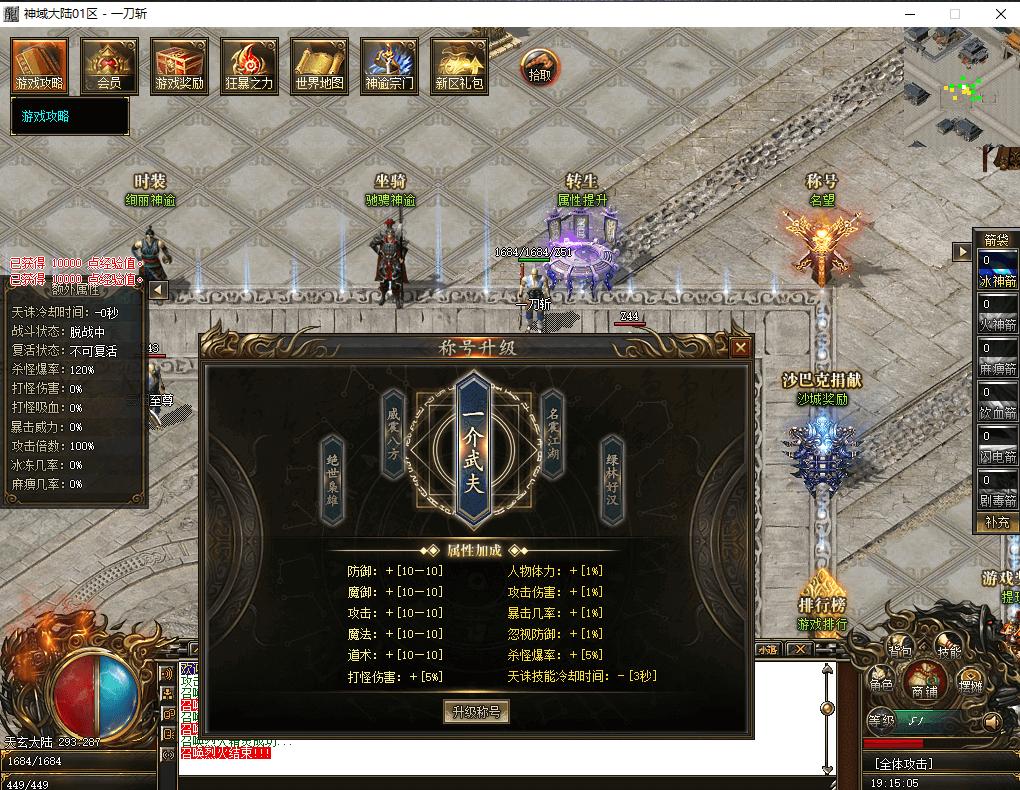Open the 商铺 shop
Screen dimensions: 1020x790
923,686
